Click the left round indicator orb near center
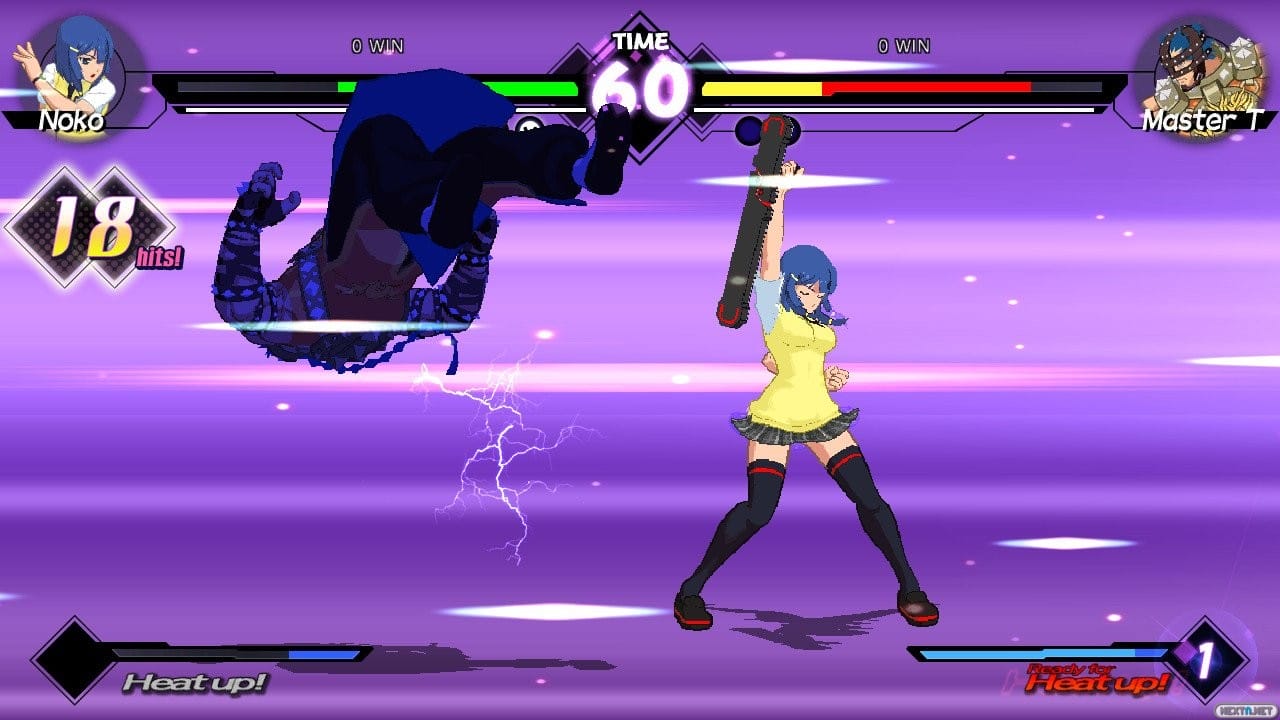The width and height of the screenshot is (1280, 720). coord(527,126)
